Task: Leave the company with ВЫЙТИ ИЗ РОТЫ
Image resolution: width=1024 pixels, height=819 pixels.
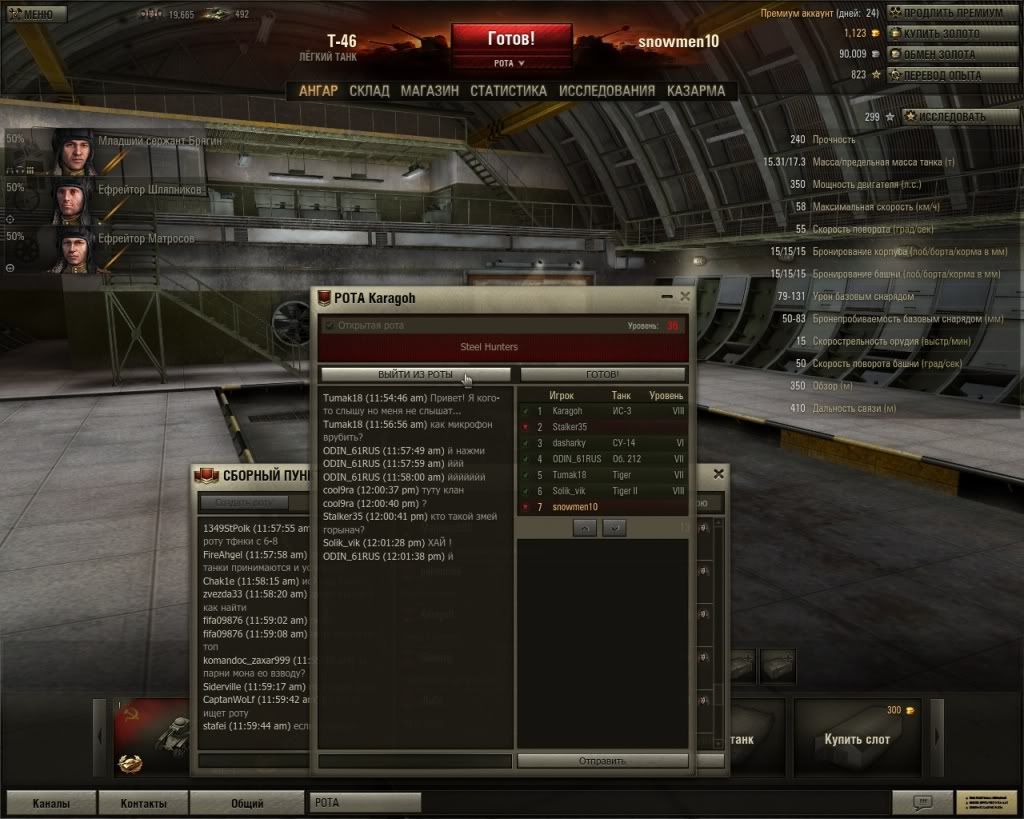Action: (415, 374)
